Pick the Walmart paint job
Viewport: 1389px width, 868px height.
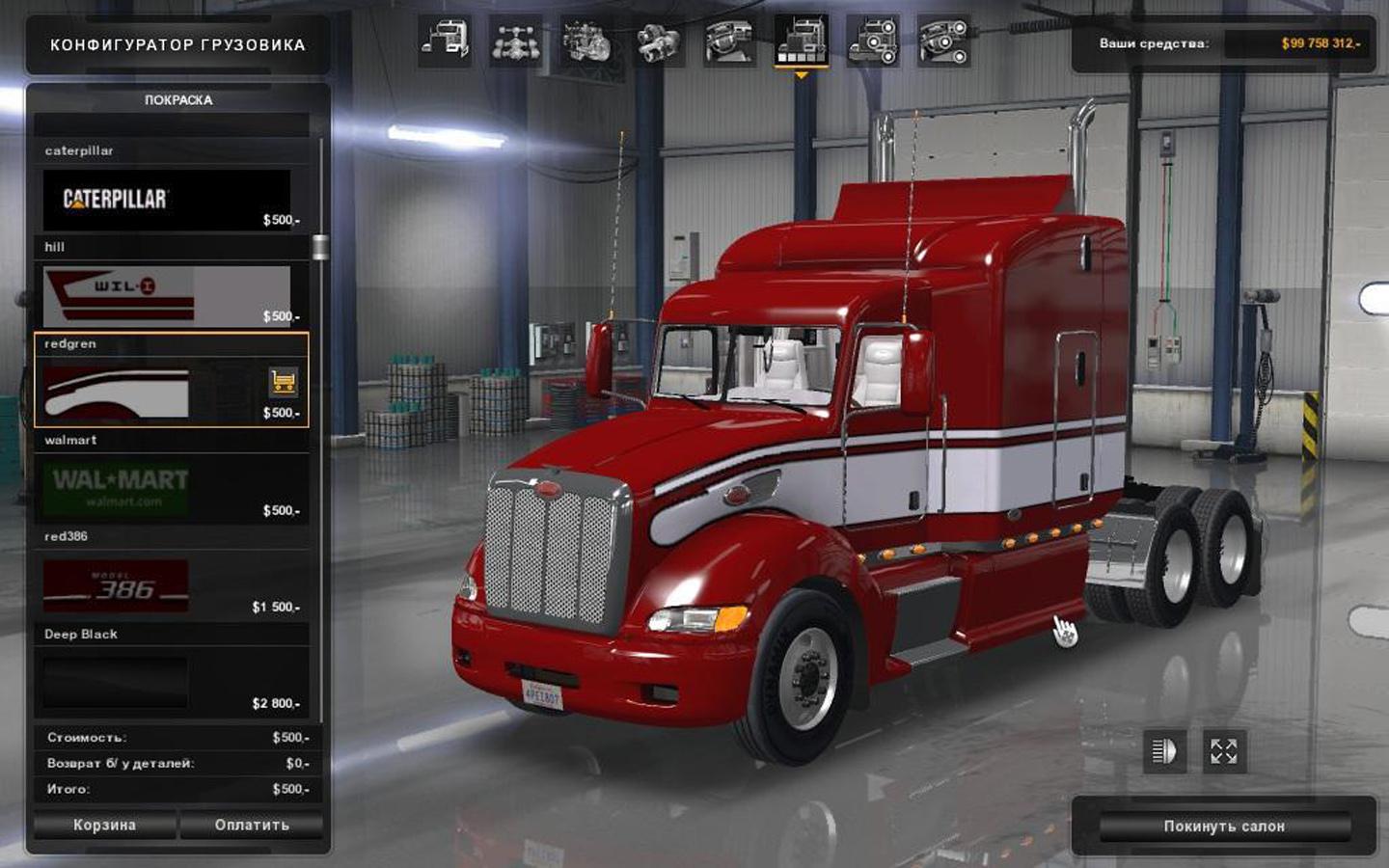click(167, 490)
